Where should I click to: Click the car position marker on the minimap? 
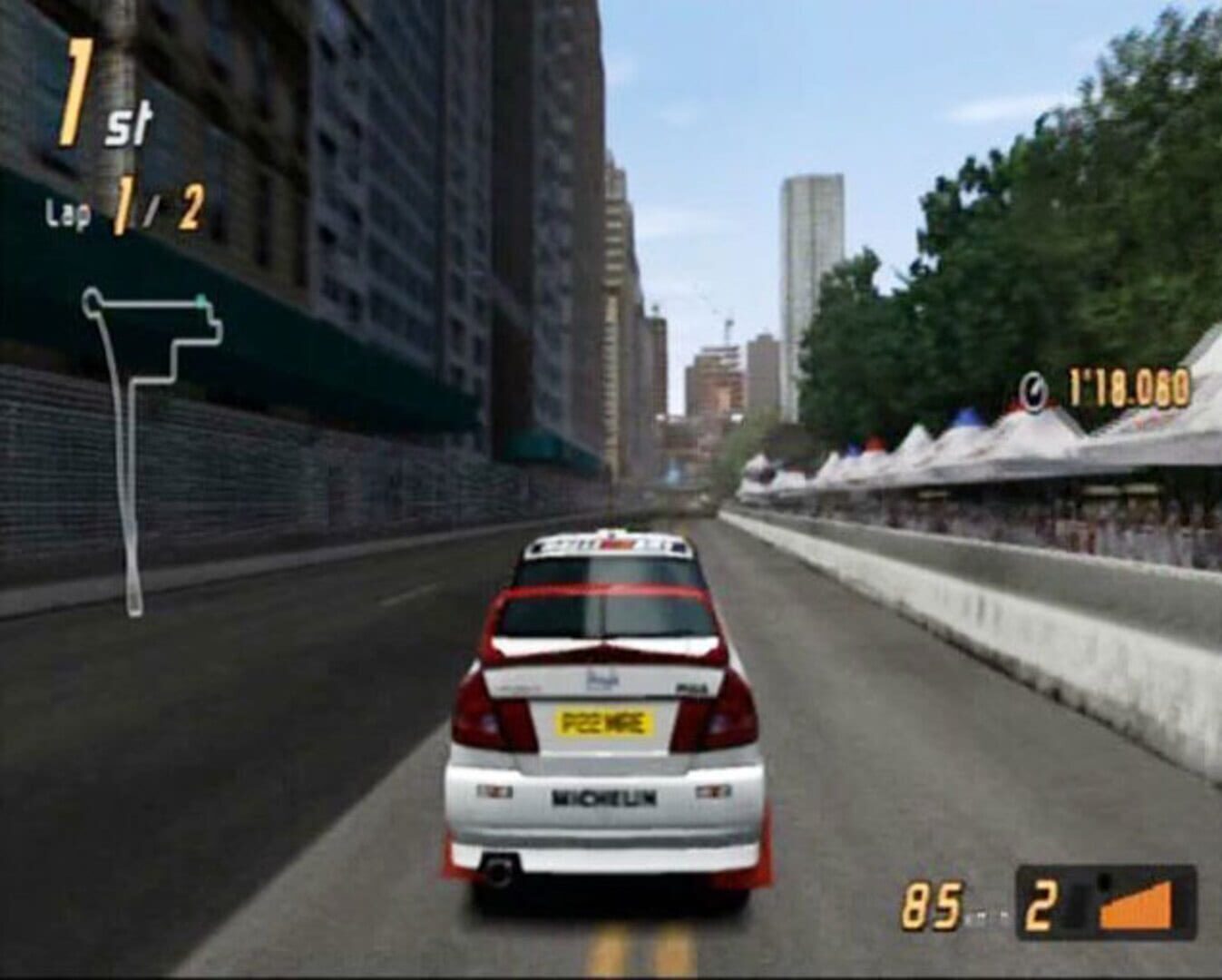[200, 299]
